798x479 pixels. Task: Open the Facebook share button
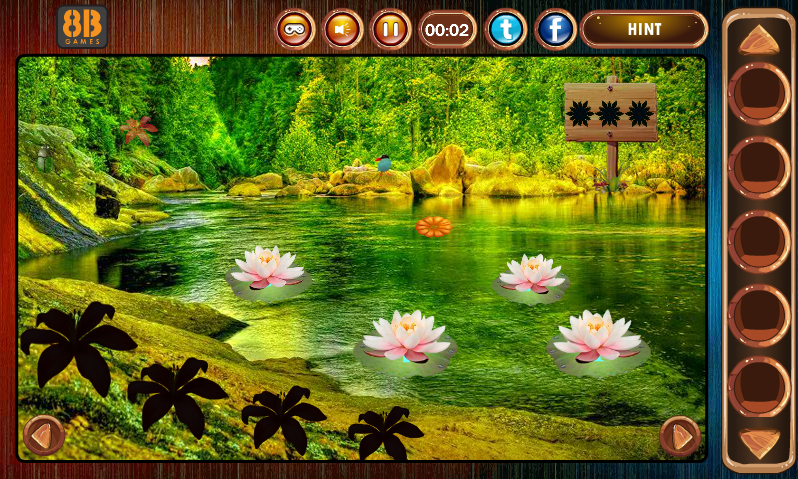(555, 29)
